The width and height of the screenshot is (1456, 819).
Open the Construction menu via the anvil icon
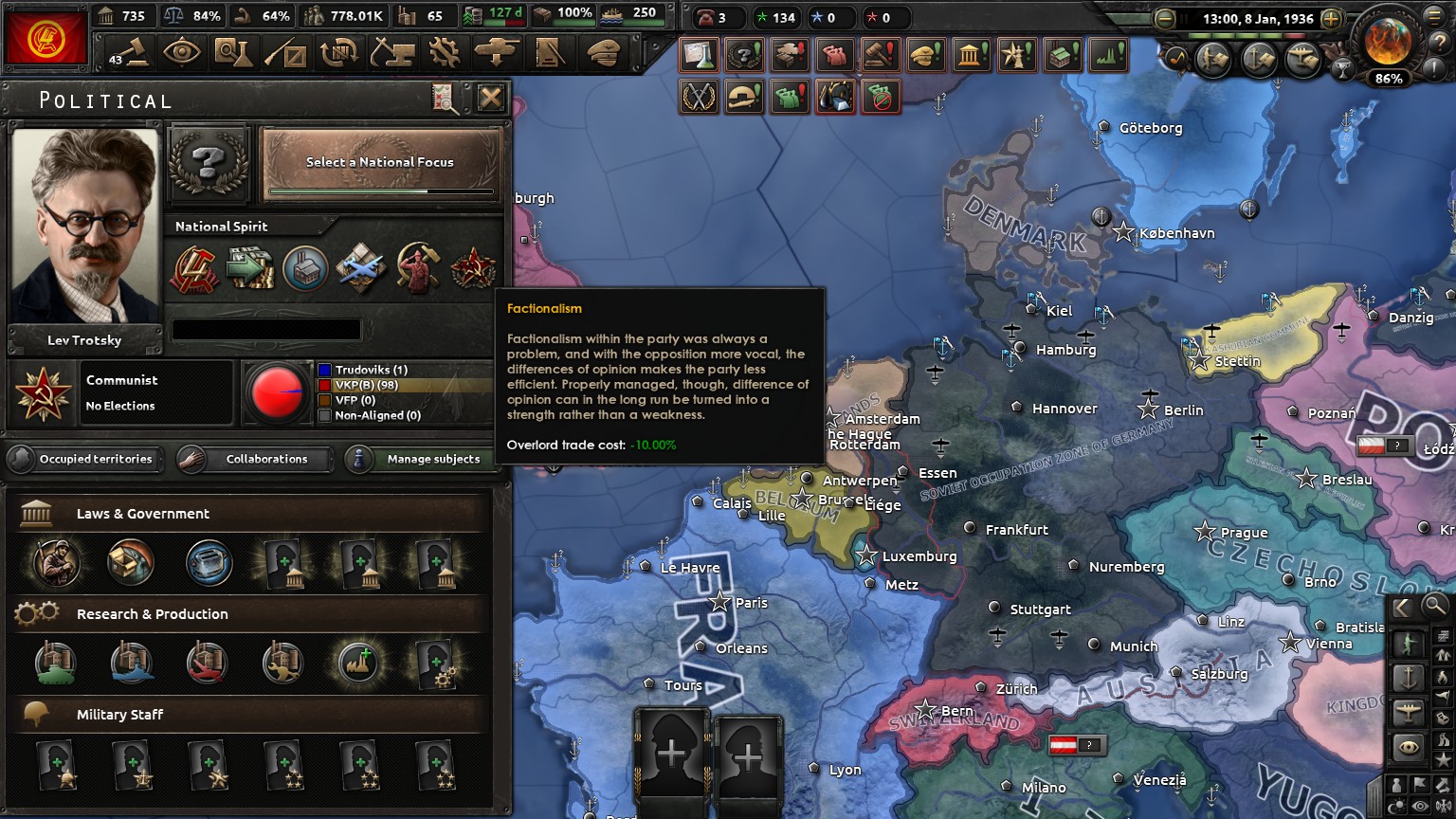click(x=392, y=52)
